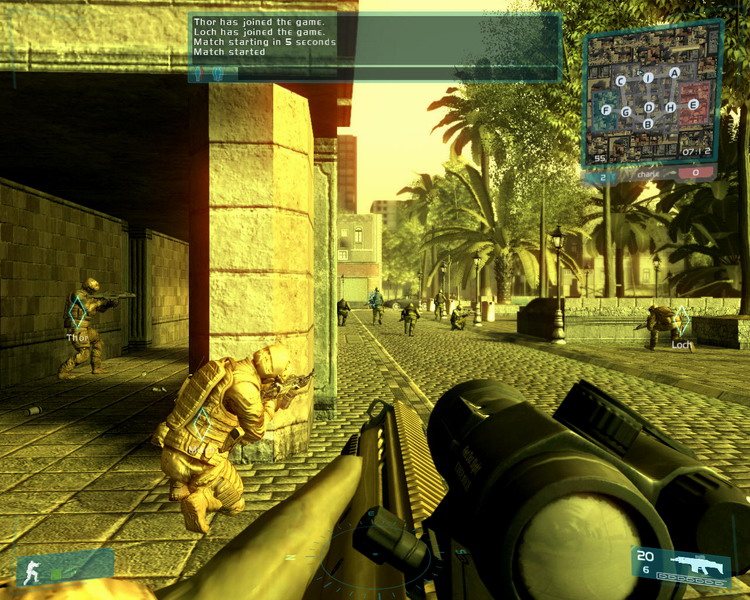This screenshot has height=600, width=750.
Task: Click zone marker G on the minimap
Action: [x=626, y=111]
